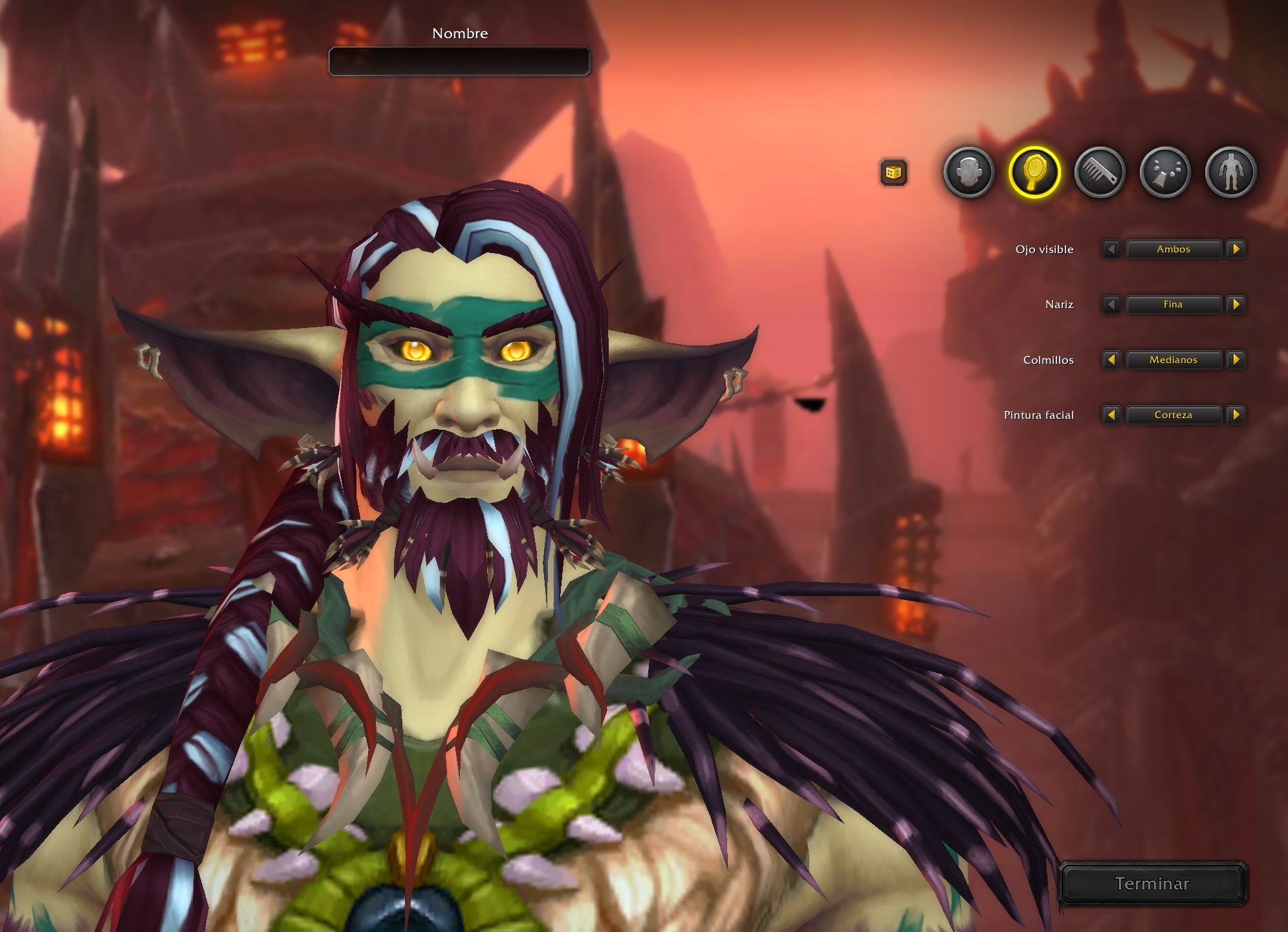The image size is (1288, 932).
Task: Go to next Pintura facial option
Action: tap(1236, 415)
